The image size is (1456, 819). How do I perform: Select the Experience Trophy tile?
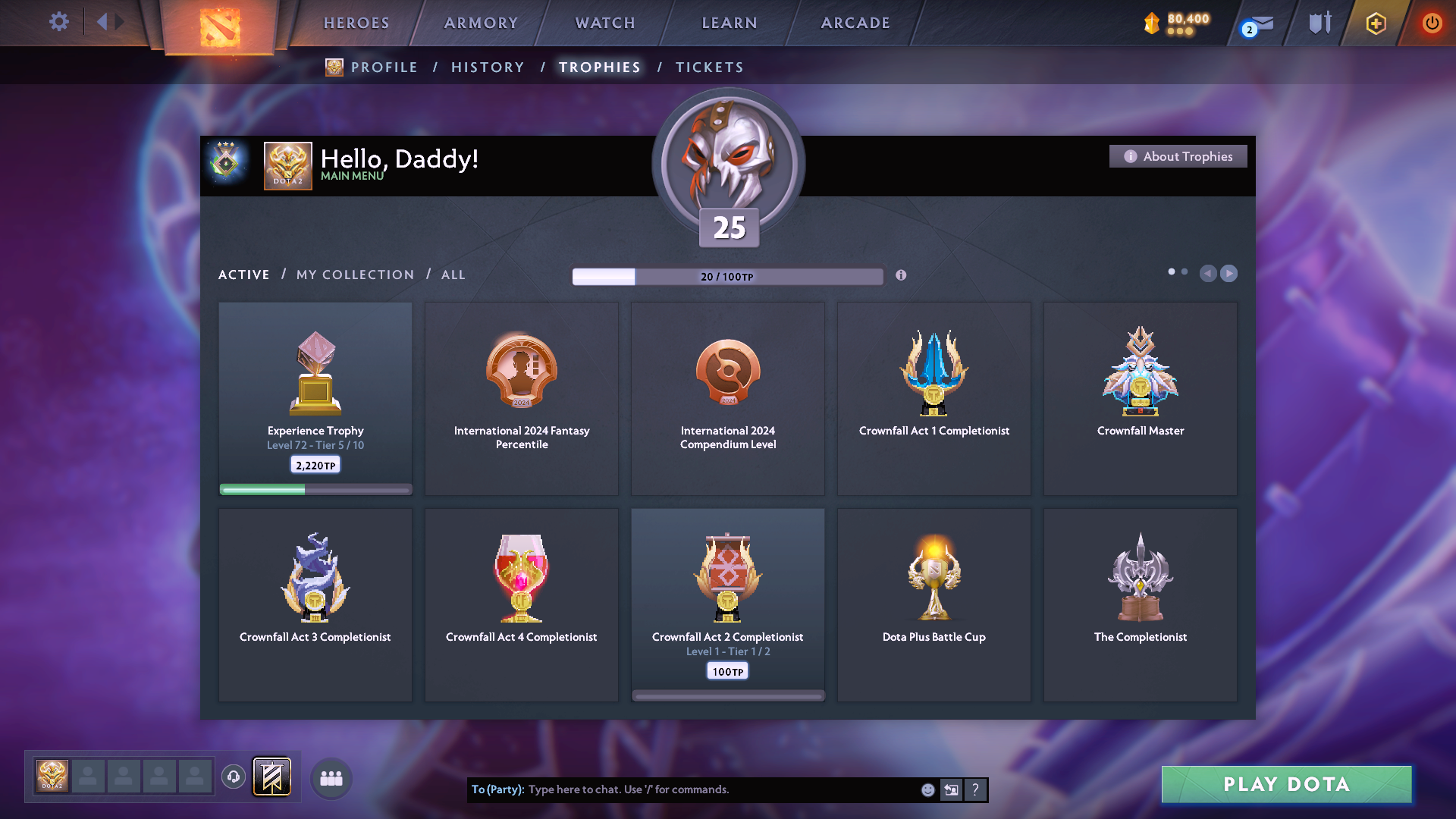tap(315, 399)
